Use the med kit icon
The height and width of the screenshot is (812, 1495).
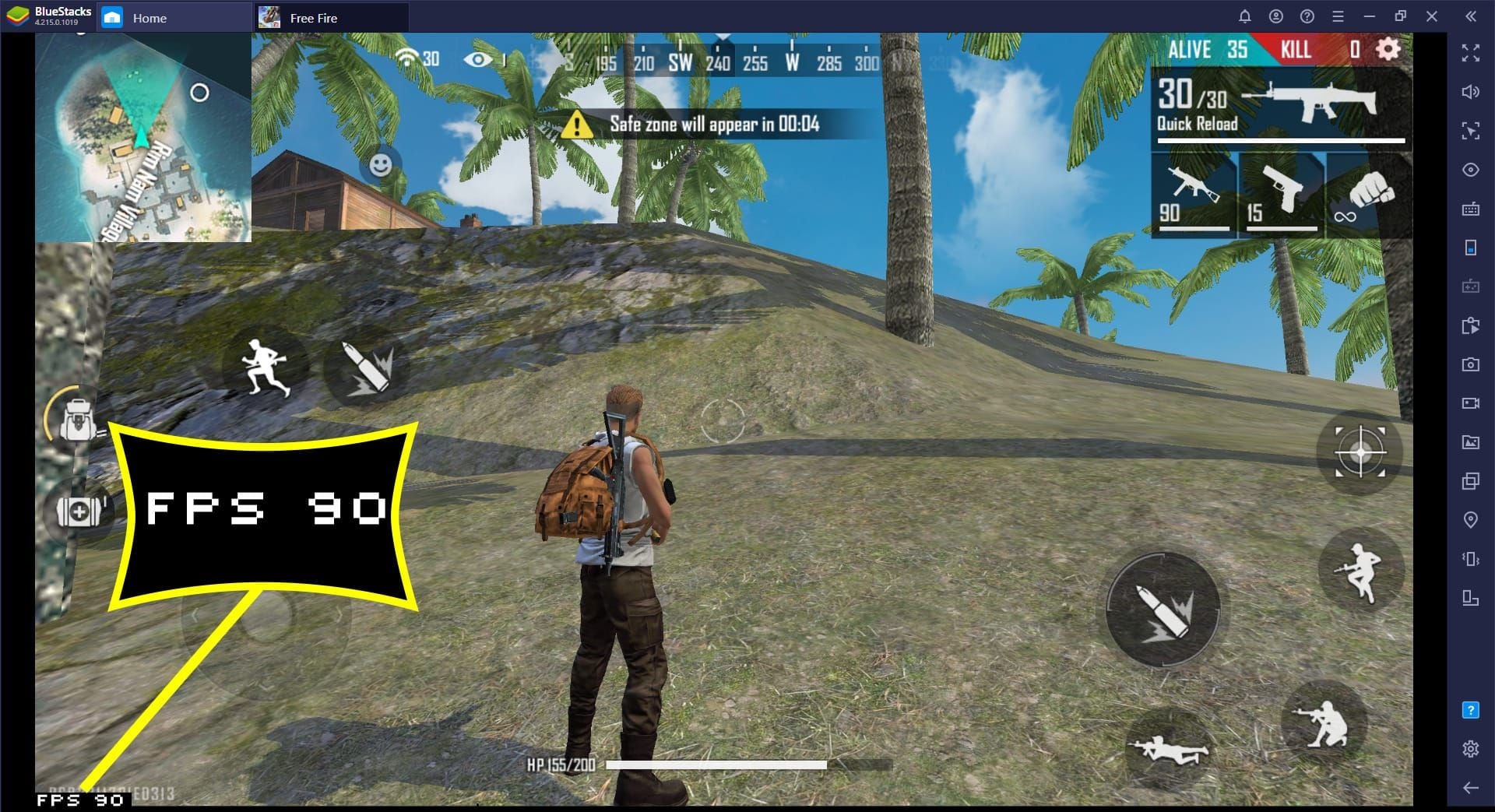point(78,511)
